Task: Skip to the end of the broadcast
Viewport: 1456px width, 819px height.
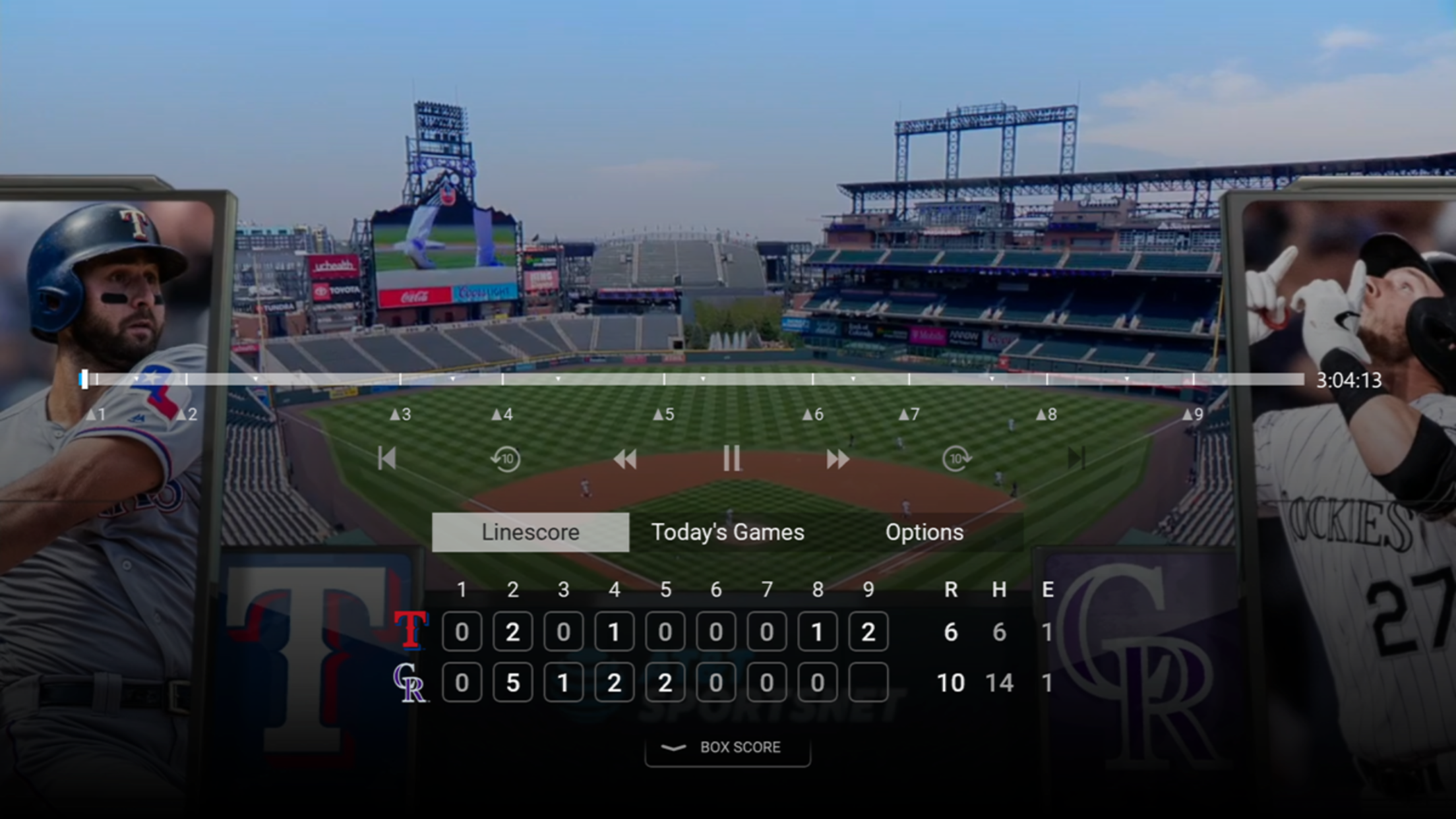Action: click(1076, 458)
